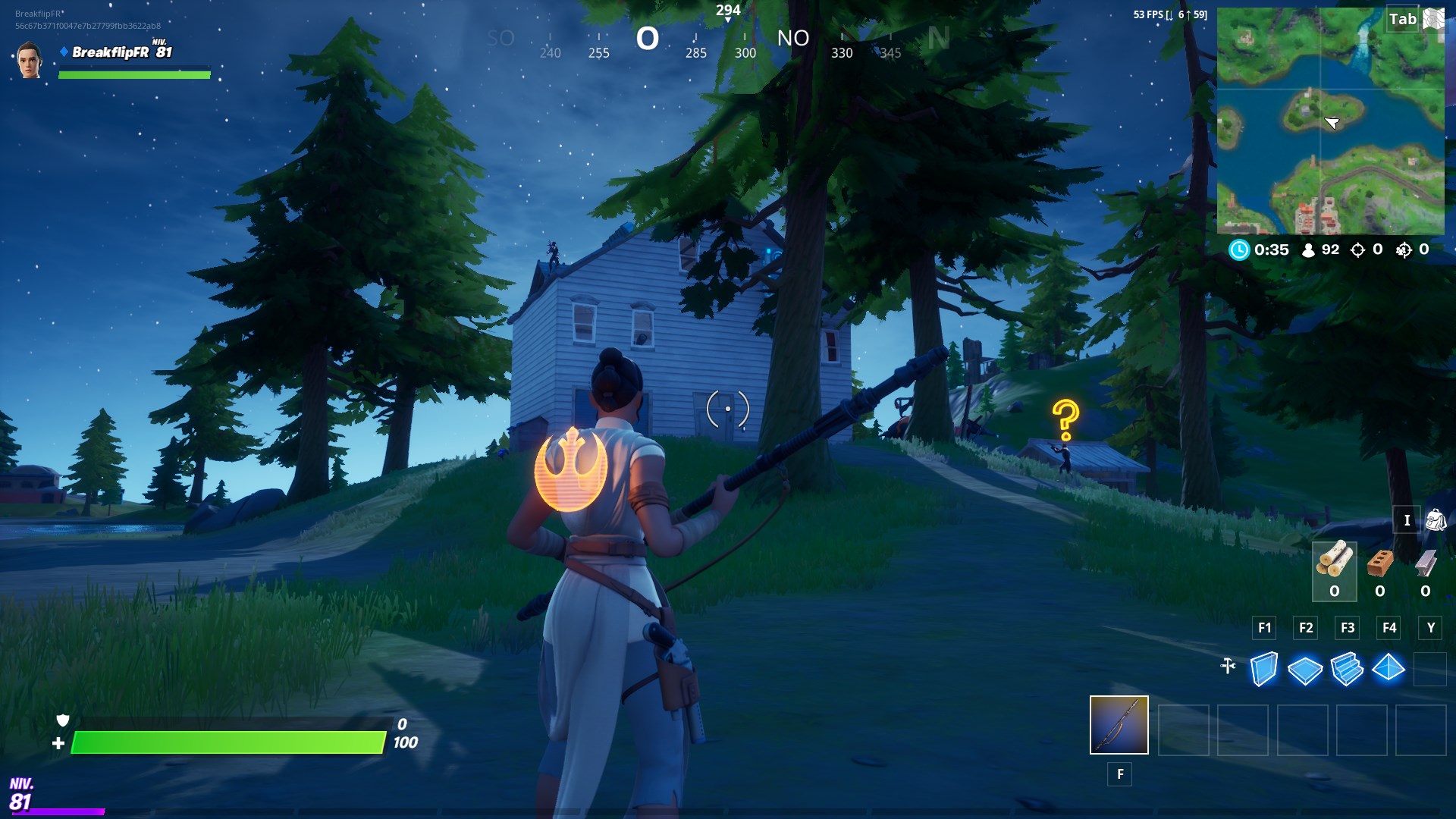
Task: Select the wood material counter
Action: 1334,571
